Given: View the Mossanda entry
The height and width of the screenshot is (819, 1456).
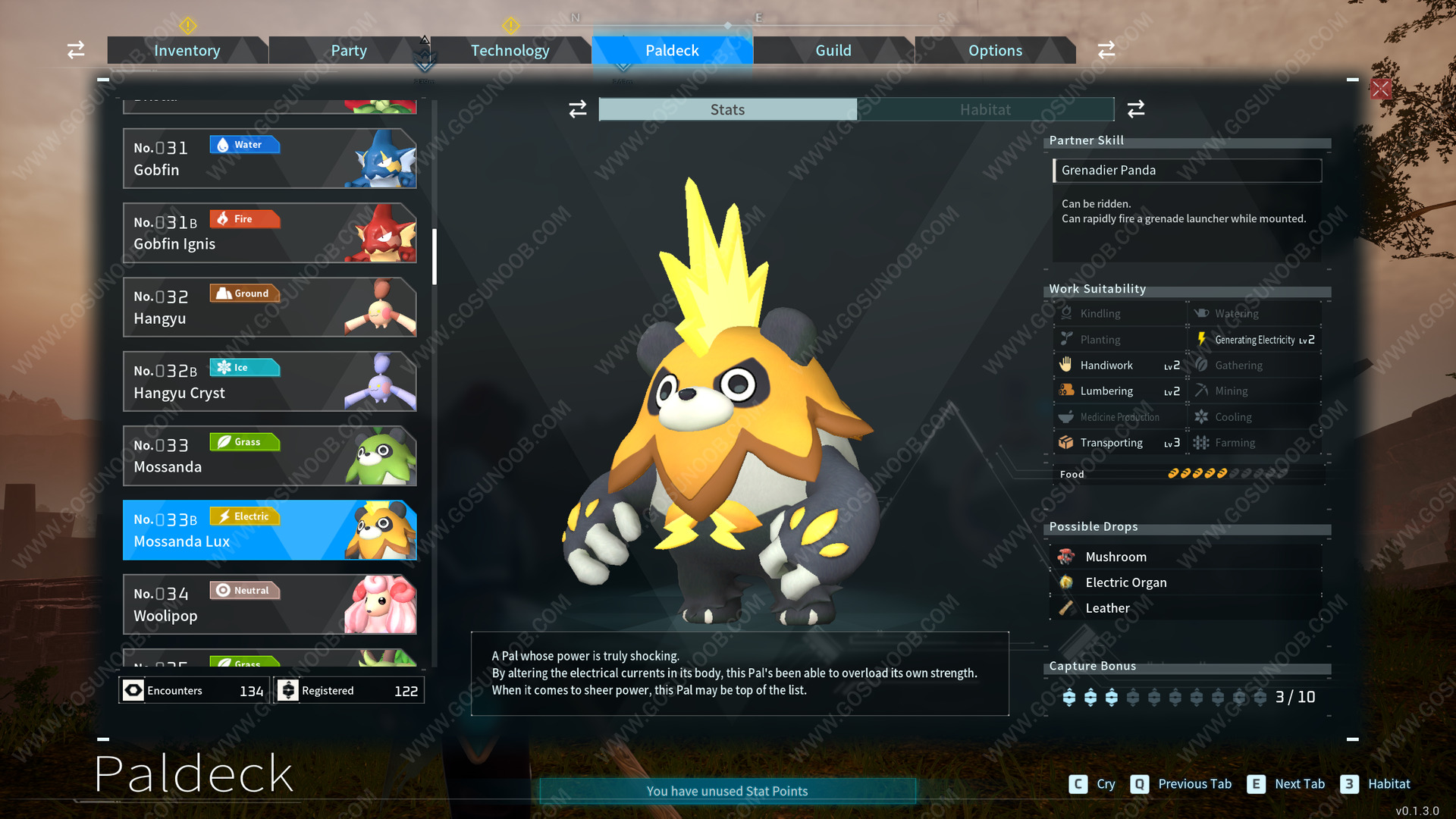Looking at the screenshot, I should click(x=269, y=456).
